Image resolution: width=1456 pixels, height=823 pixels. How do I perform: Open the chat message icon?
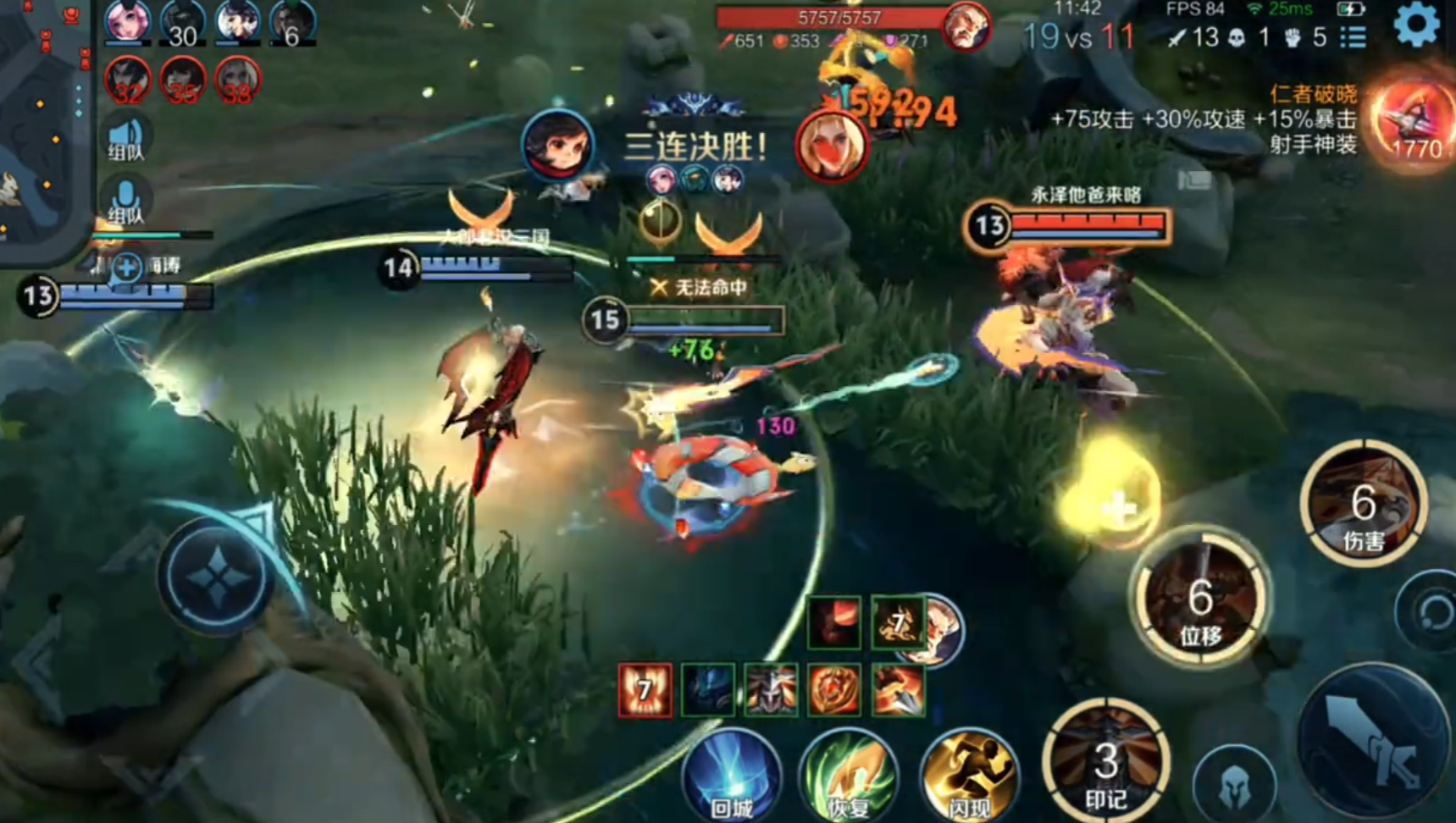pos(1194,180)
